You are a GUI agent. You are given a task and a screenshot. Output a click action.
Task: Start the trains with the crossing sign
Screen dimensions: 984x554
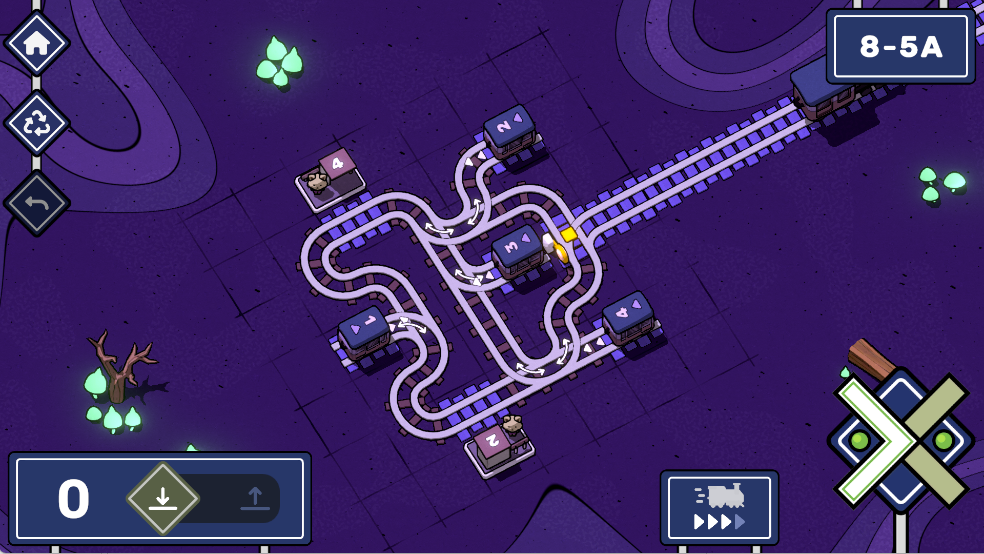tap(901, 439)
